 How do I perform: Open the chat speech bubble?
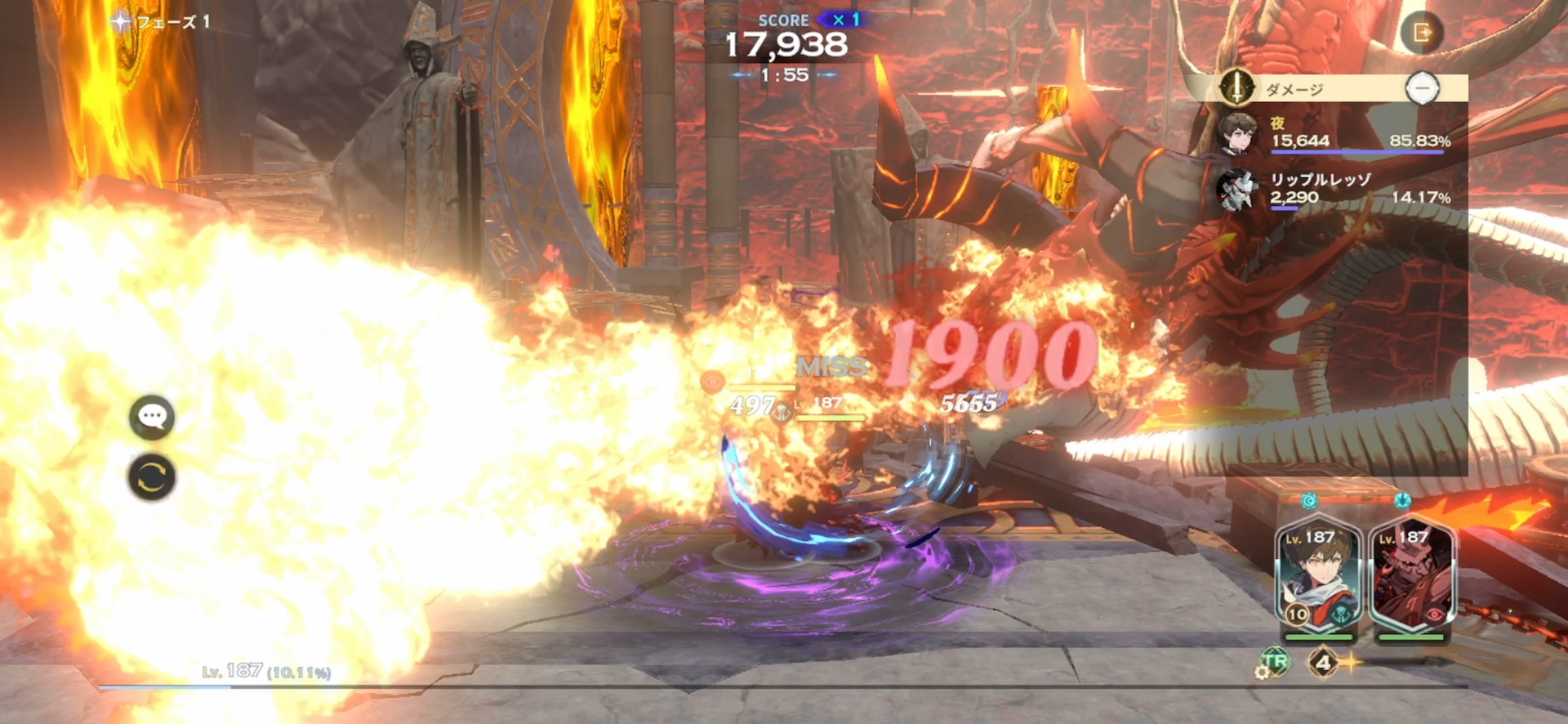[152, 418]
